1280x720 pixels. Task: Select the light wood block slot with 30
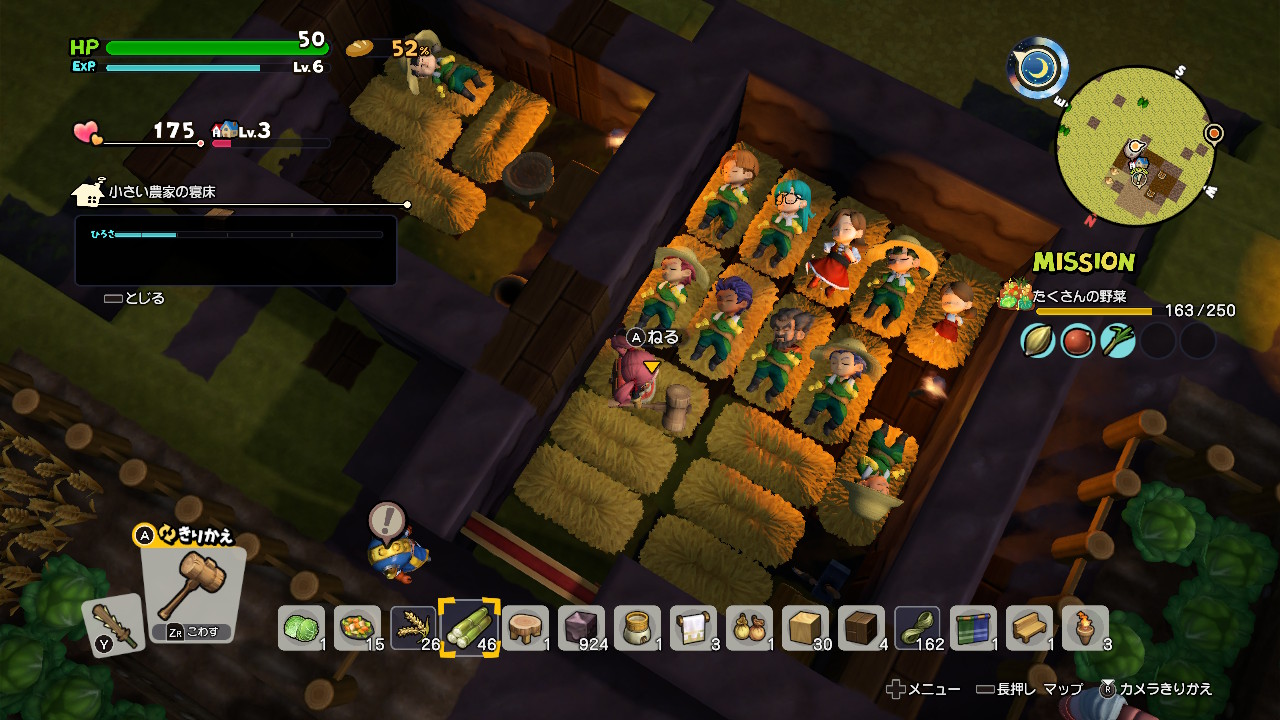point(805,628)
